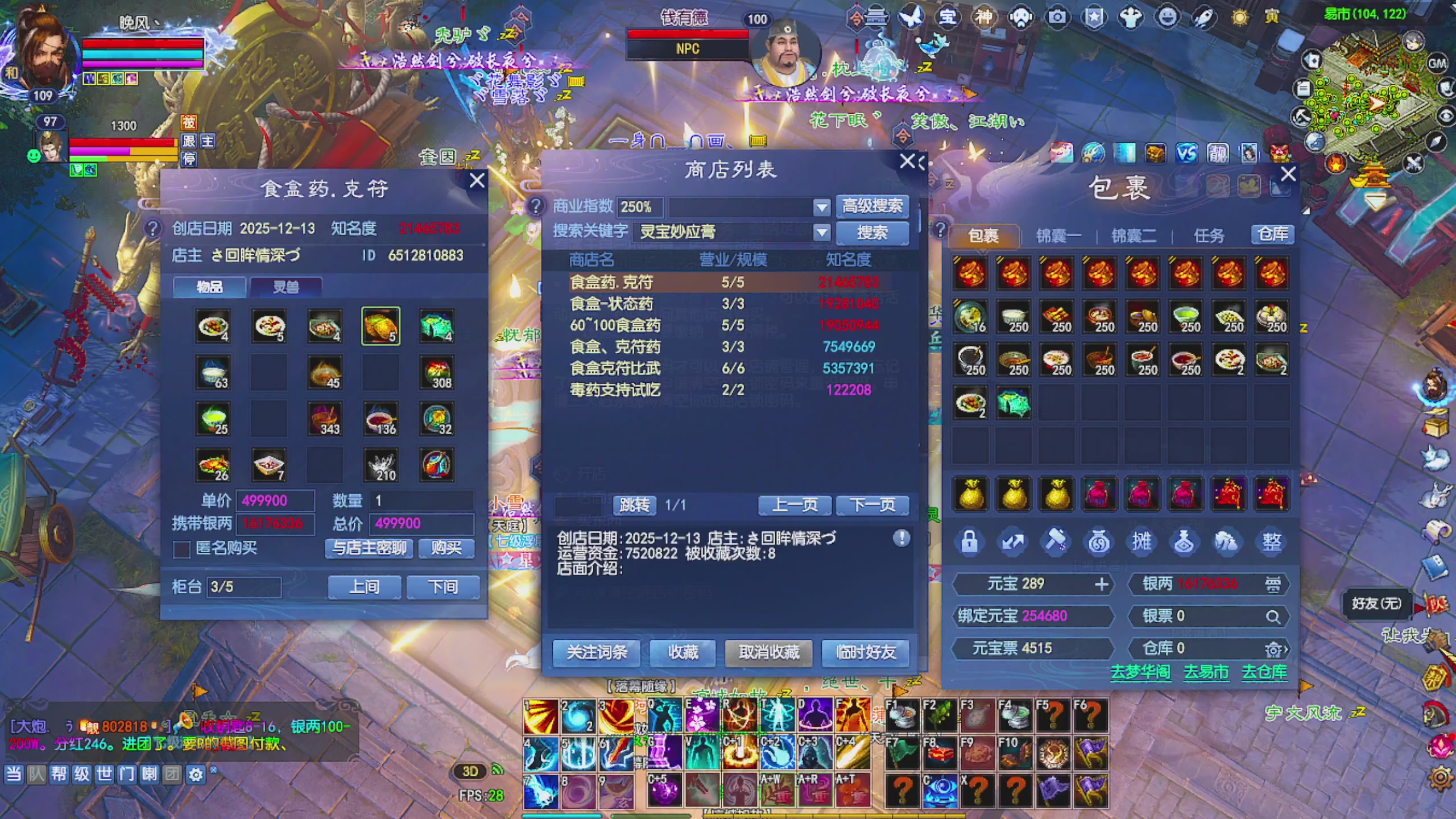Click the camera screenshot icon on top toolbar
This screenshot has width=1456, height=819.
[1059, 17]
